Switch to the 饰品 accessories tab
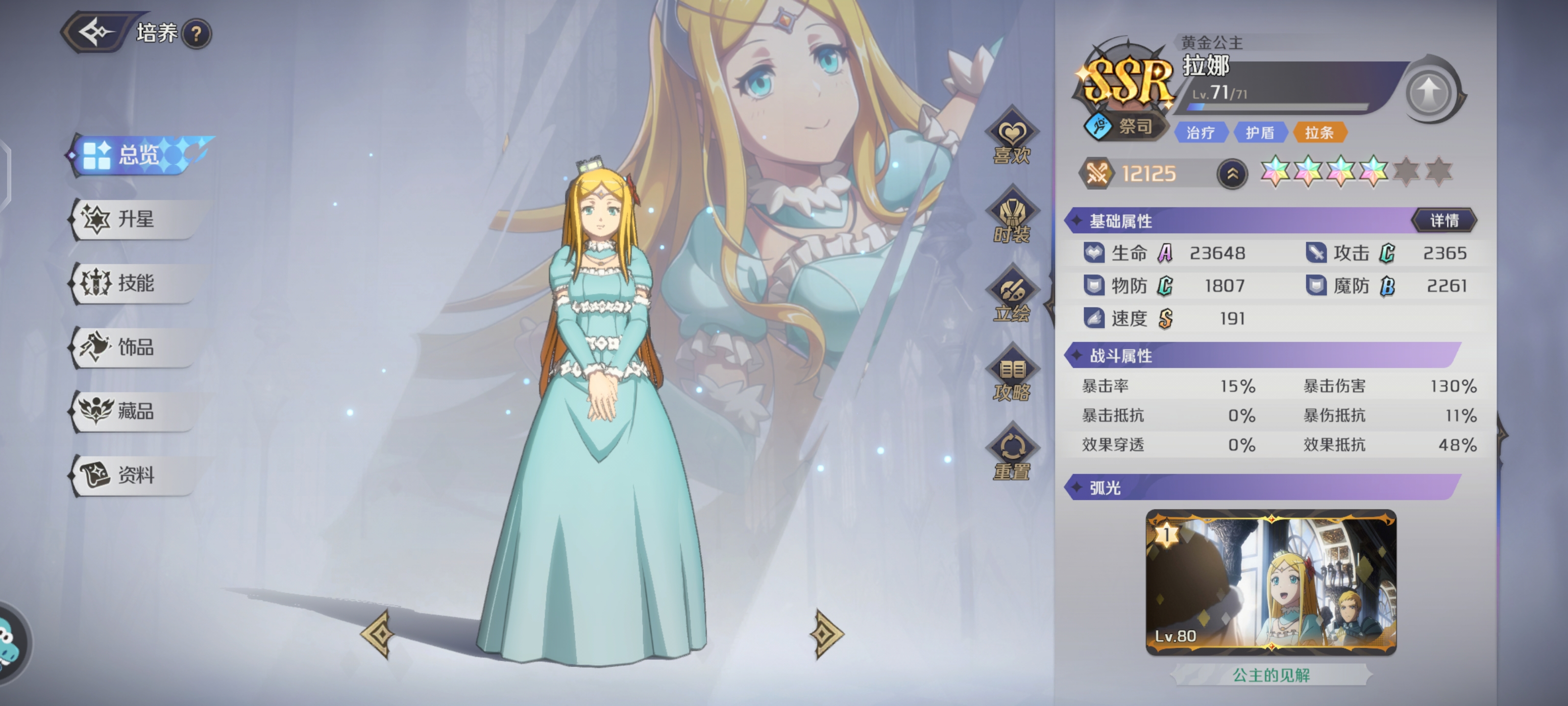This screenshot has height=706, width=1568. pyautogui.click(x=135, y=347)
